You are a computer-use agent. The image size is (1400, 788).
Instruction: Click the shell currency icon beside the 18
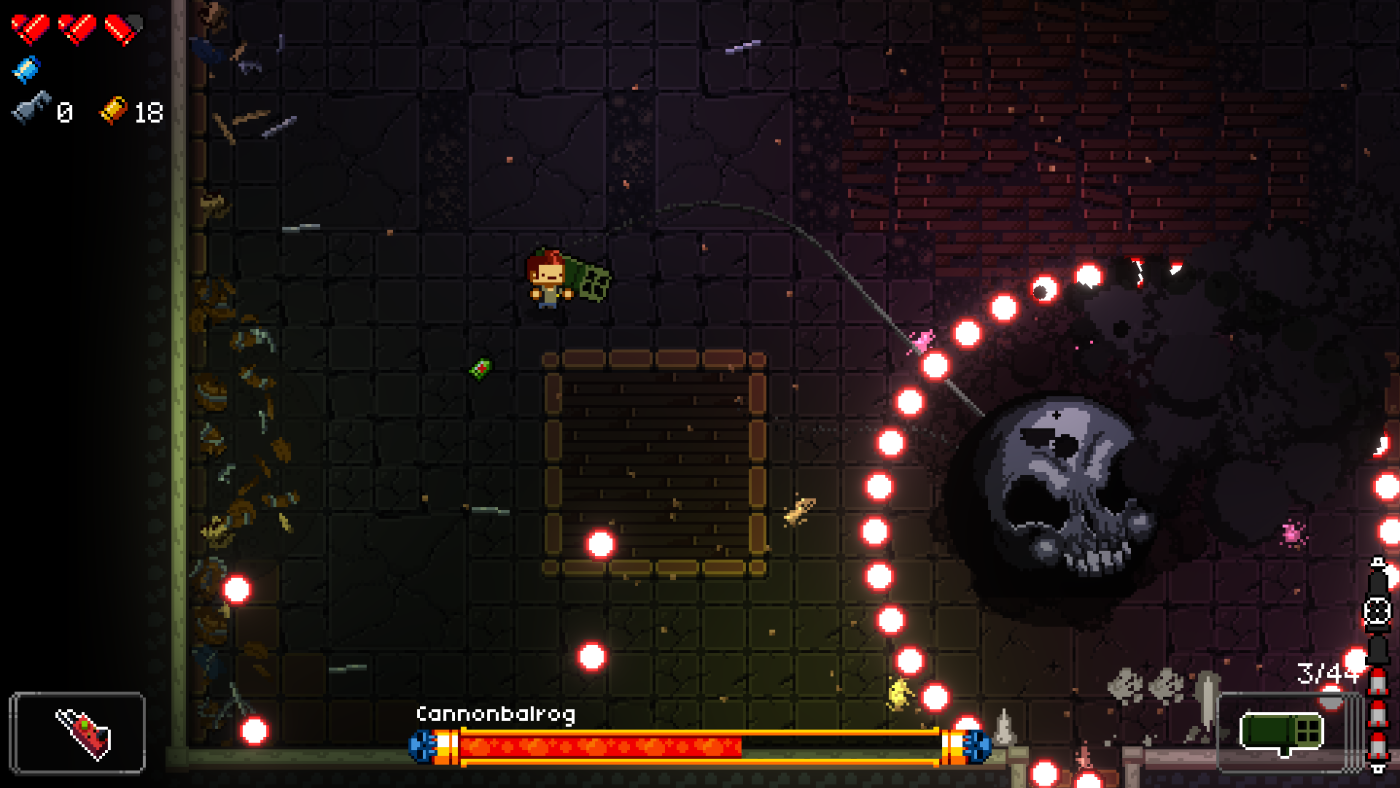tap(113, 113)
